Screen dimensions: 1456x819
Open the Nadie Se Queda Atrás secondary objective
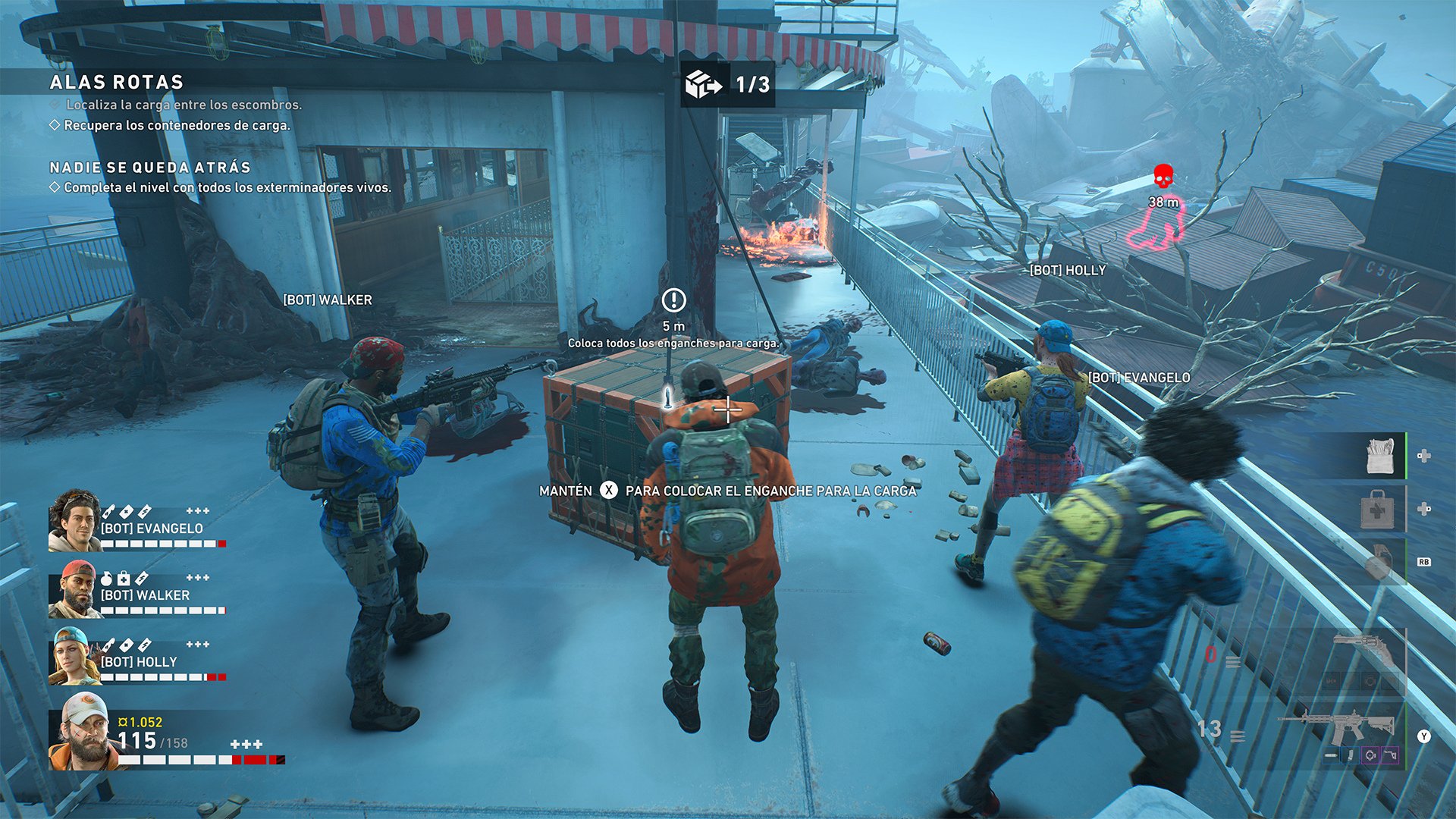150,168
